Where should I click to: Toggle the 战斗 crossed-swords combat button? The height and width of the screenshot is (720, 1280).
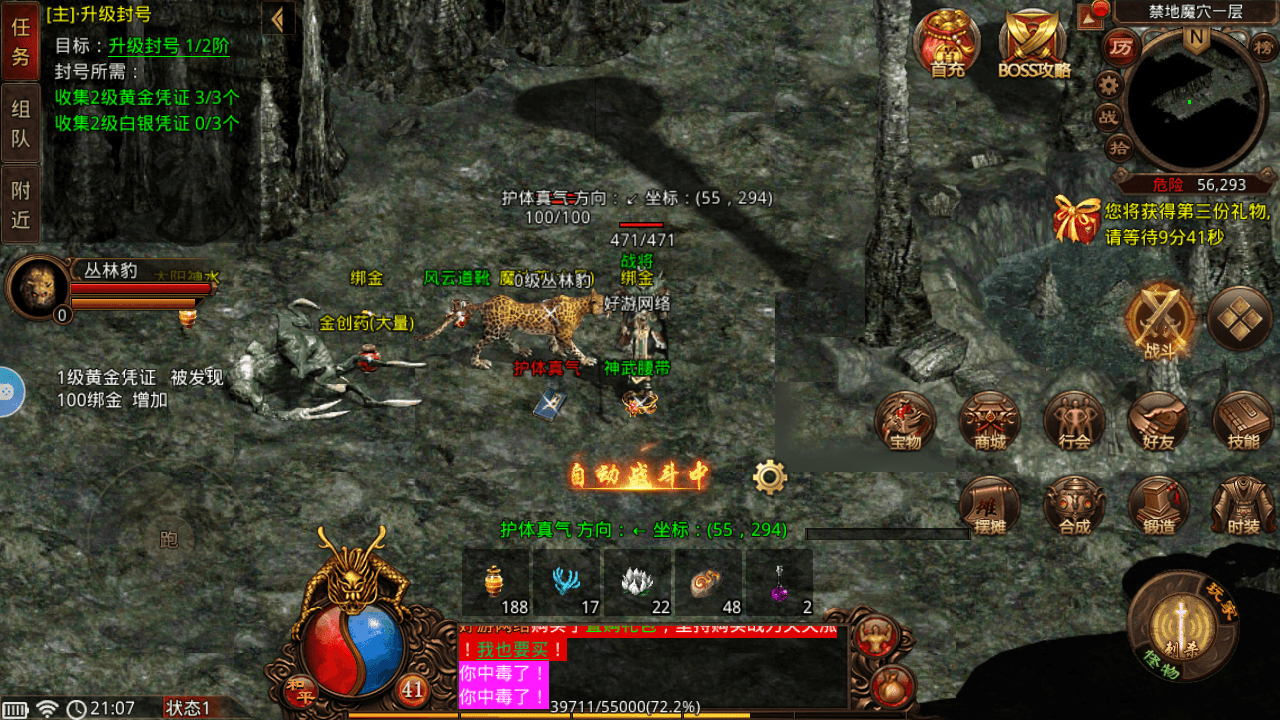point(1160,322)
